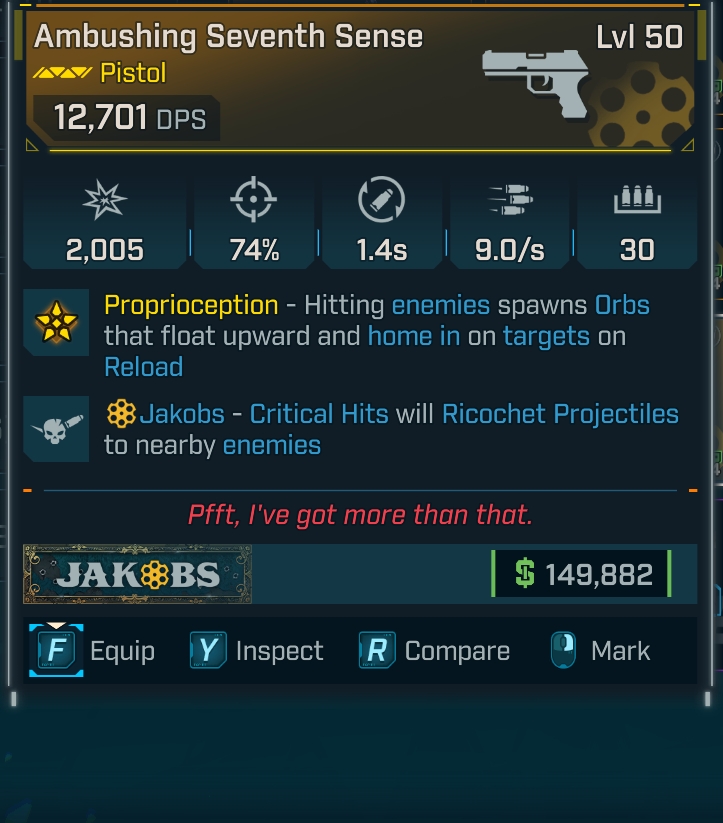Choose the Inspect action for this pistol
Image resolution: width=723 pixels, height=823 pixels.
coord(257,651)
